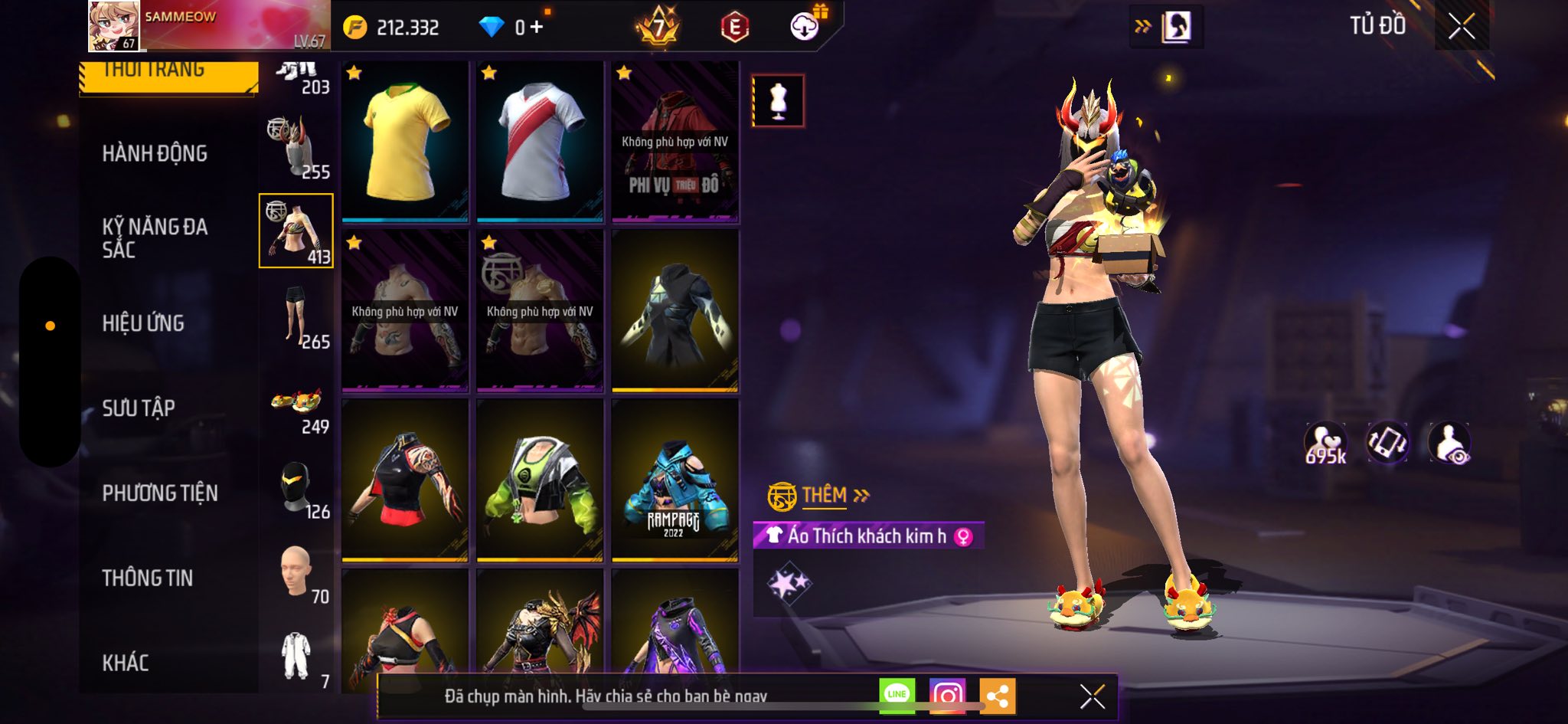The image size is (1568, 724).
Task: Open the KHÁC menu entry
Action: click(126, 663)
